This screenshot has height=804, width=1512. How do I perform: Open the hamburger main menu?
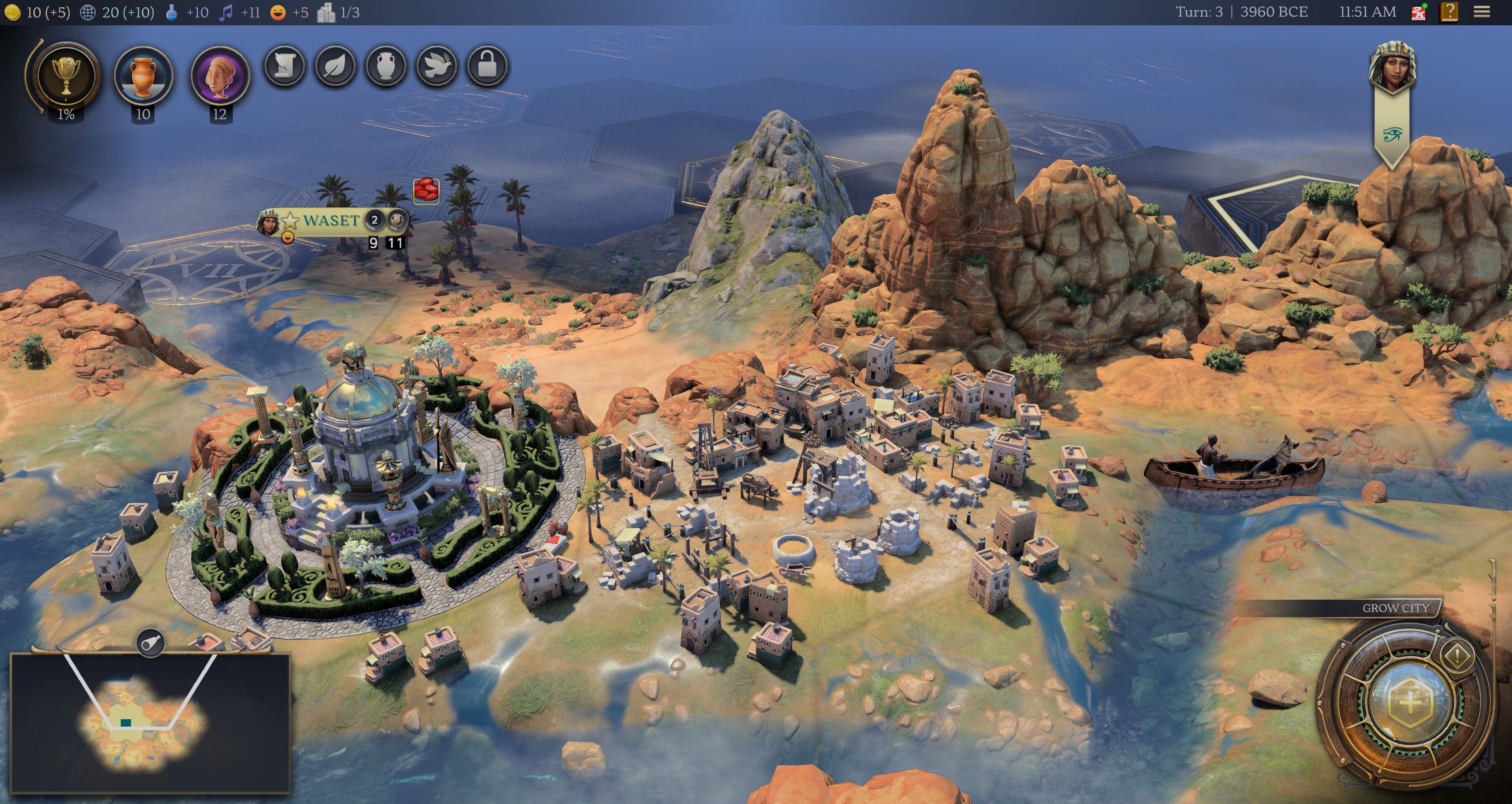tap(1482, 12)
